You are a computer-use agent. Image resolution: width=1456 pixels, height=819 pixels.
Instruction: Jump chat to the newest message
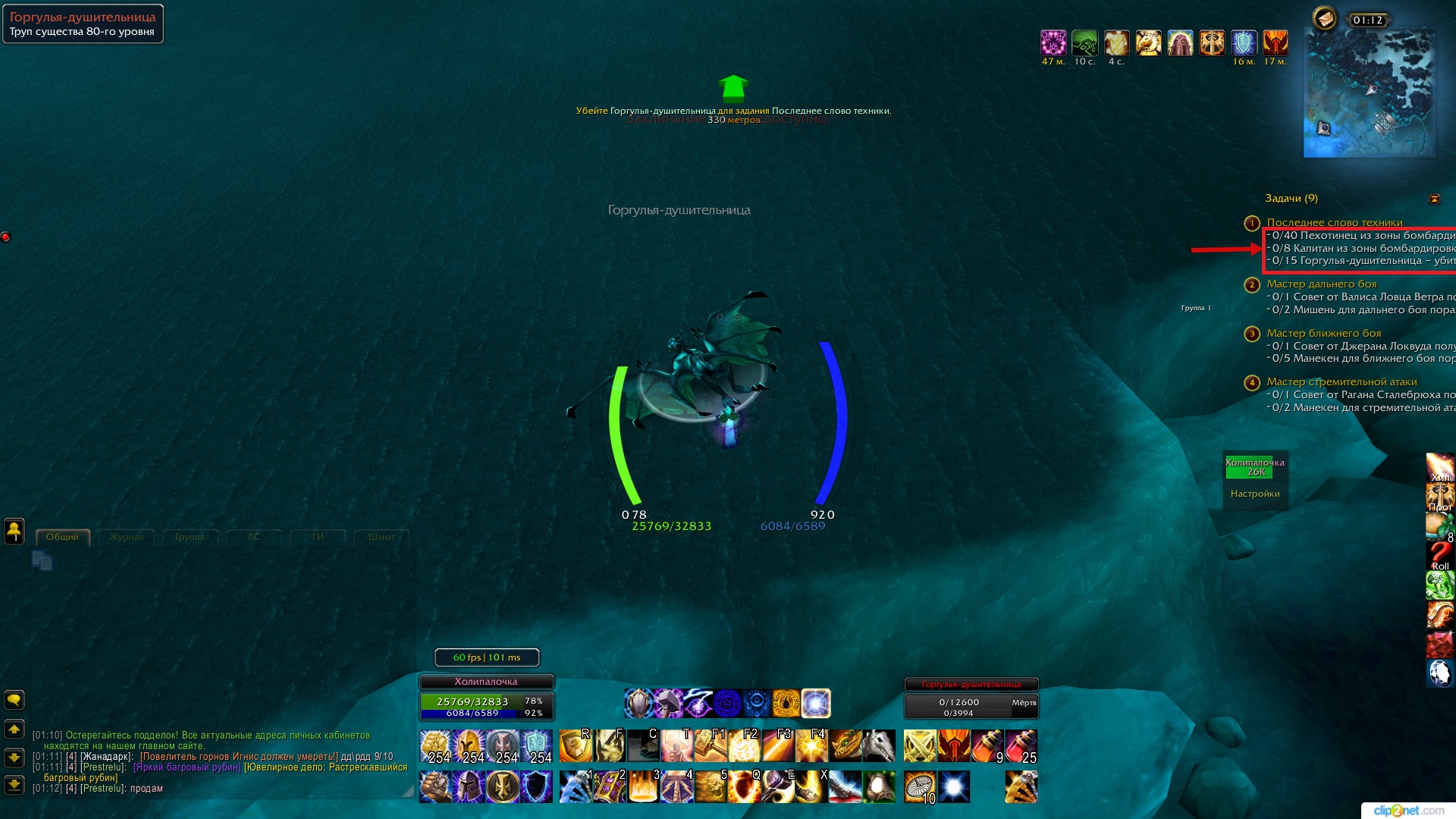click(x=14, y=785)
